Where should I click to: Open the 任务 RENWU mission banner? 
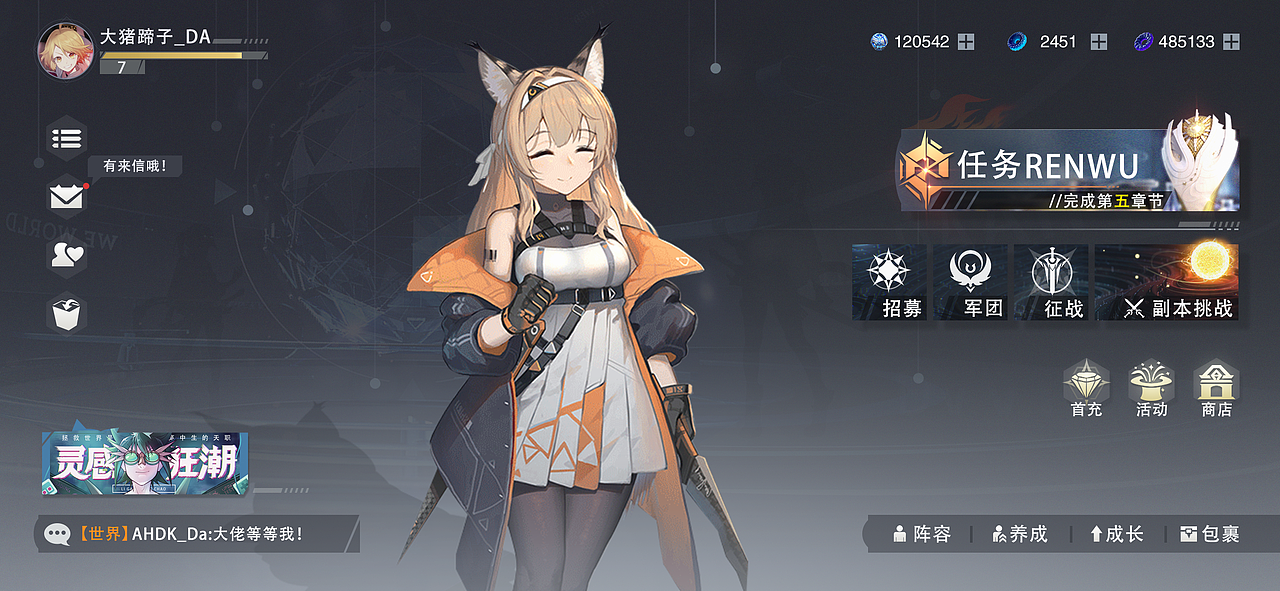point(1067,168)
